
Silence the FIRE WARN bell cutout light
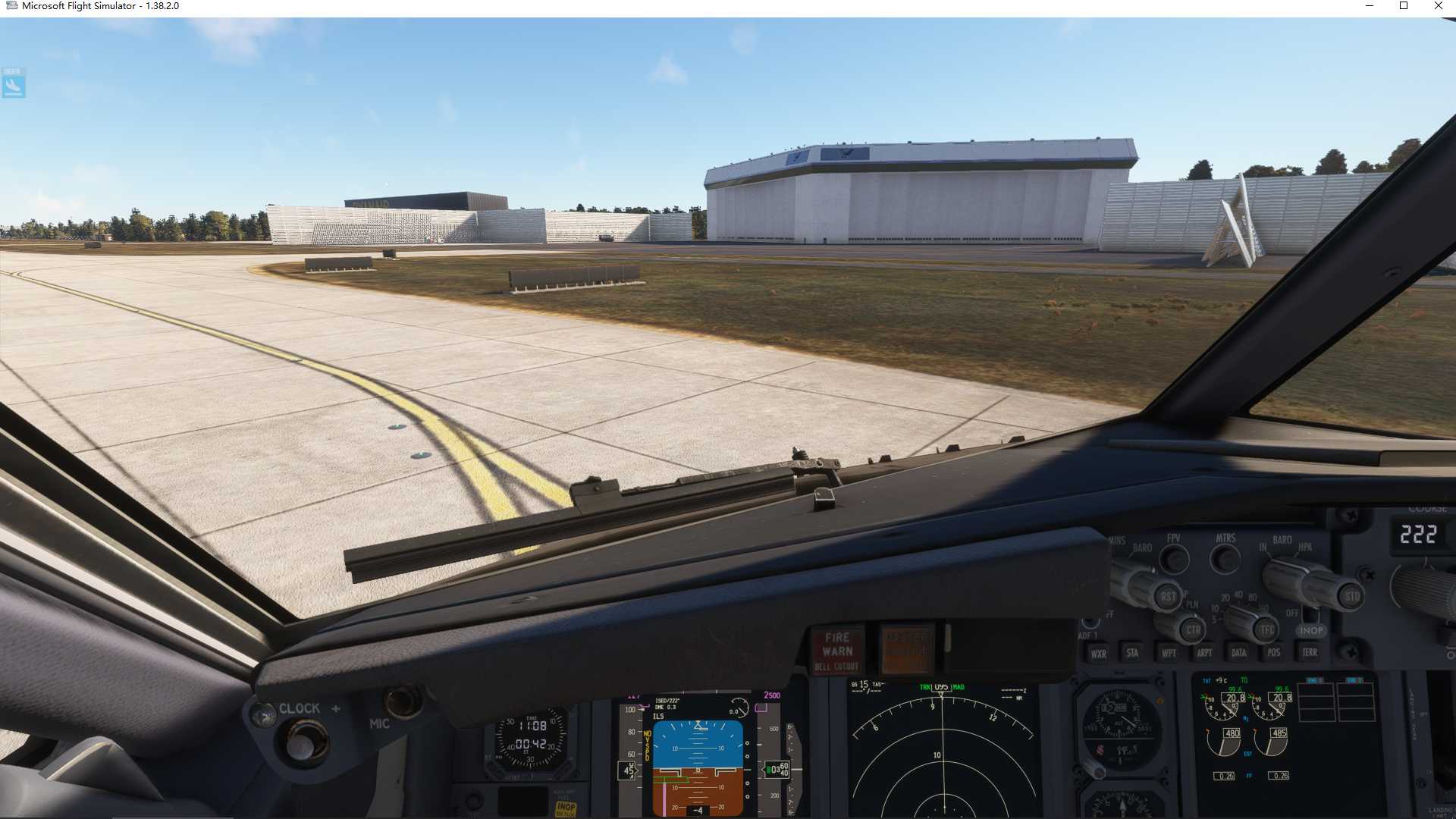(x=837, y=651)
